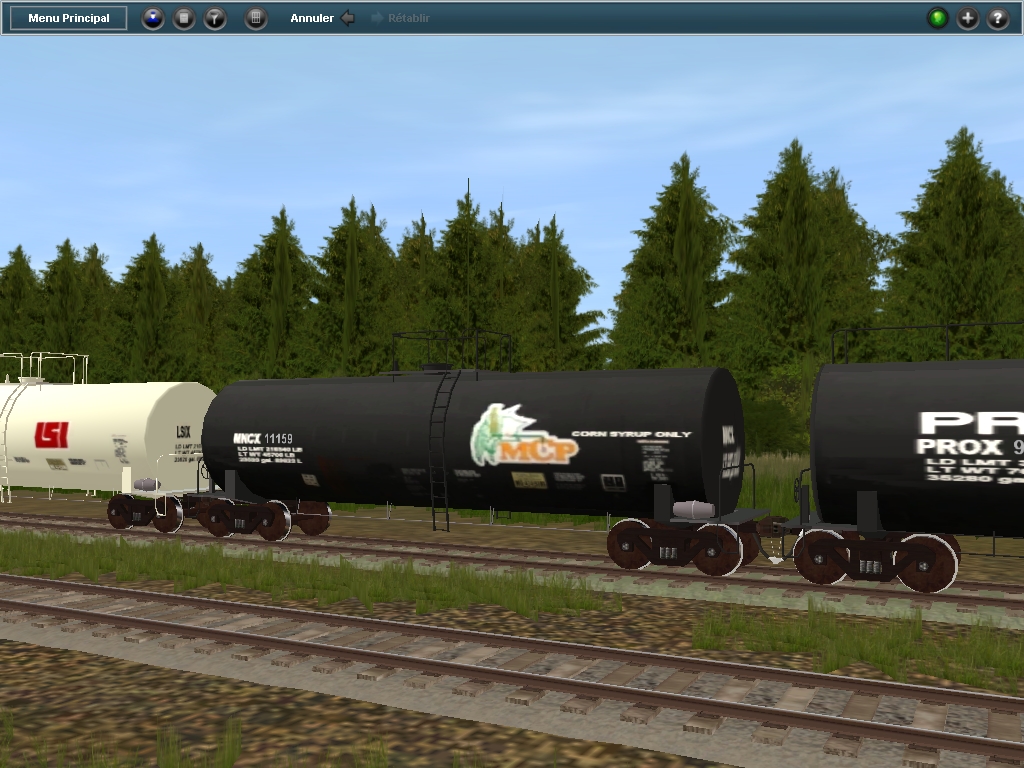
Task: Click the blue dome round toolbar icon
Action: click(x=152, y=18)
